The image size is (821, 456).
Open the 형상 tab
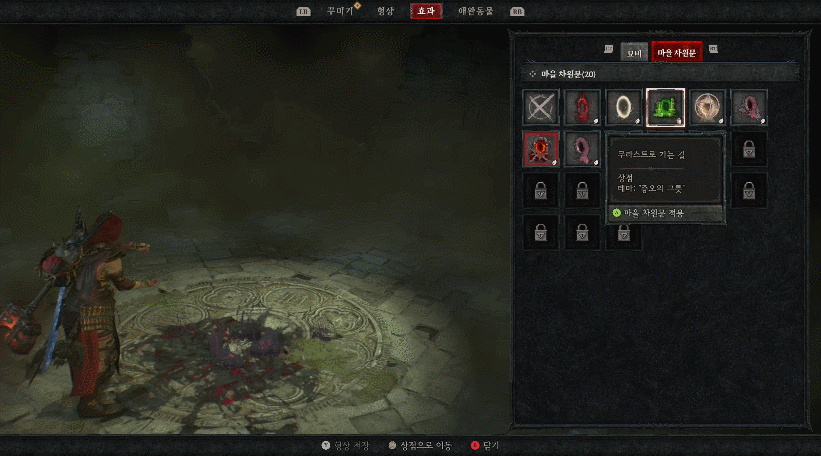click(385, 11)
